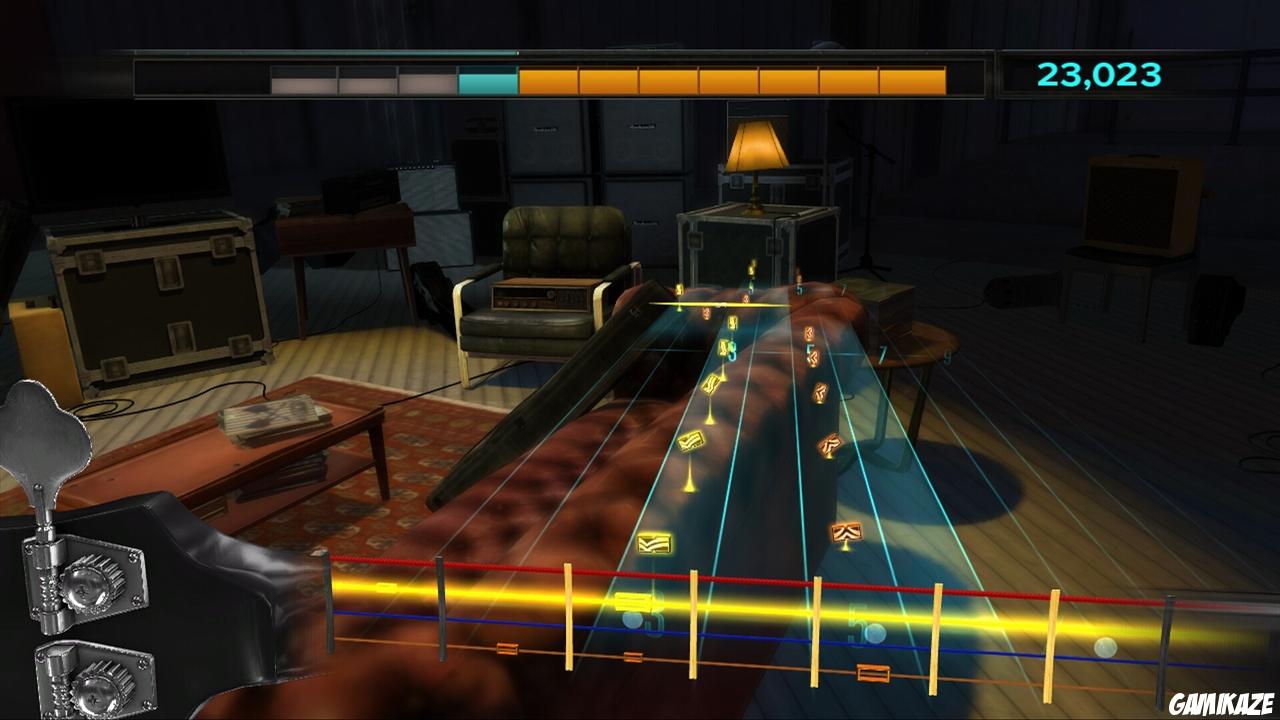Click the yellow hammer-on note gem
Viewport: 1280px width, 720px height.
[x=691, y=441]
